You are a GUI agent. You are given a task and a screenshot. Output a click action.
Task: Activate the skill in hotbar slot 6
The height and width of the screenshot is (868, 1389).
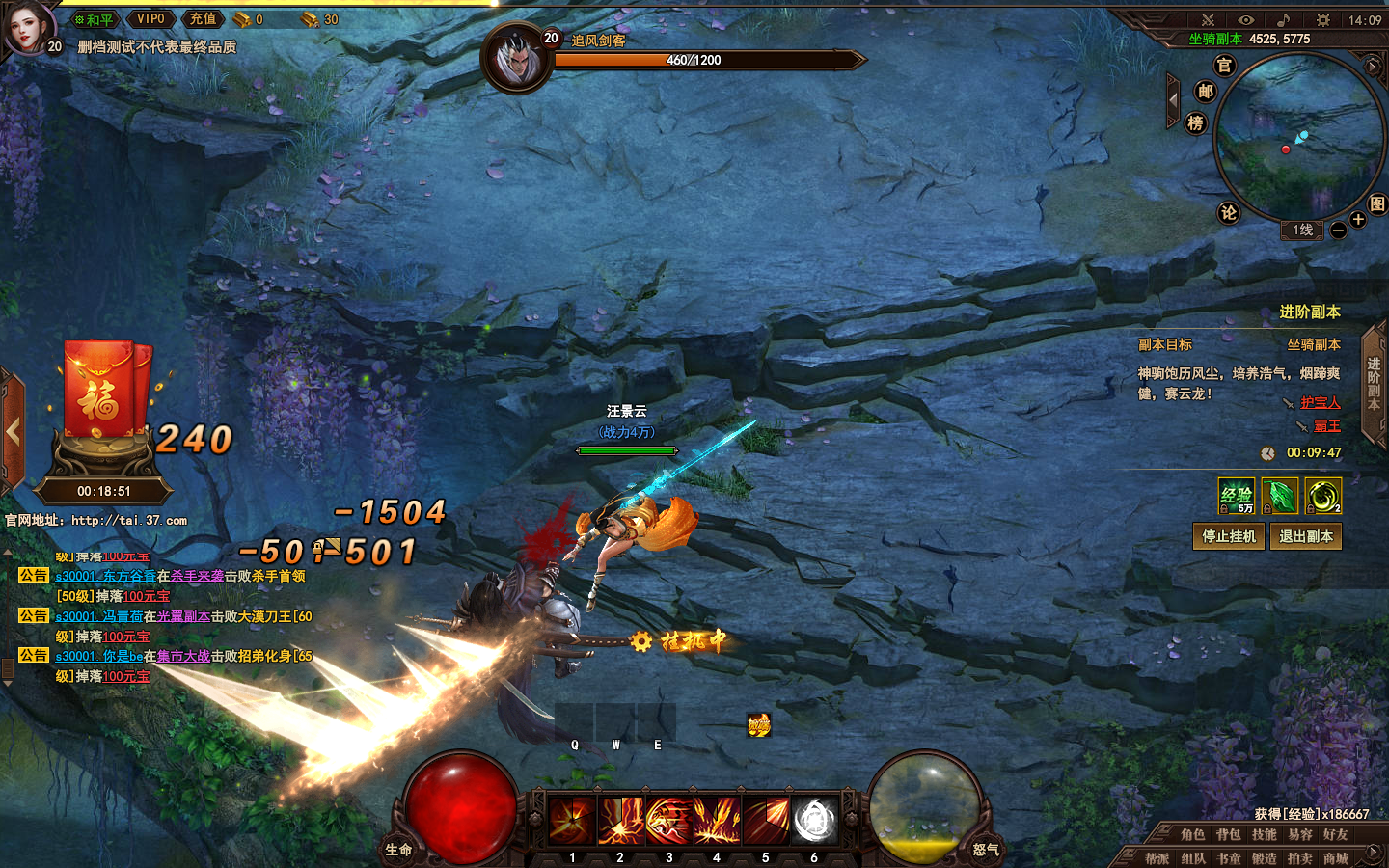814,821
